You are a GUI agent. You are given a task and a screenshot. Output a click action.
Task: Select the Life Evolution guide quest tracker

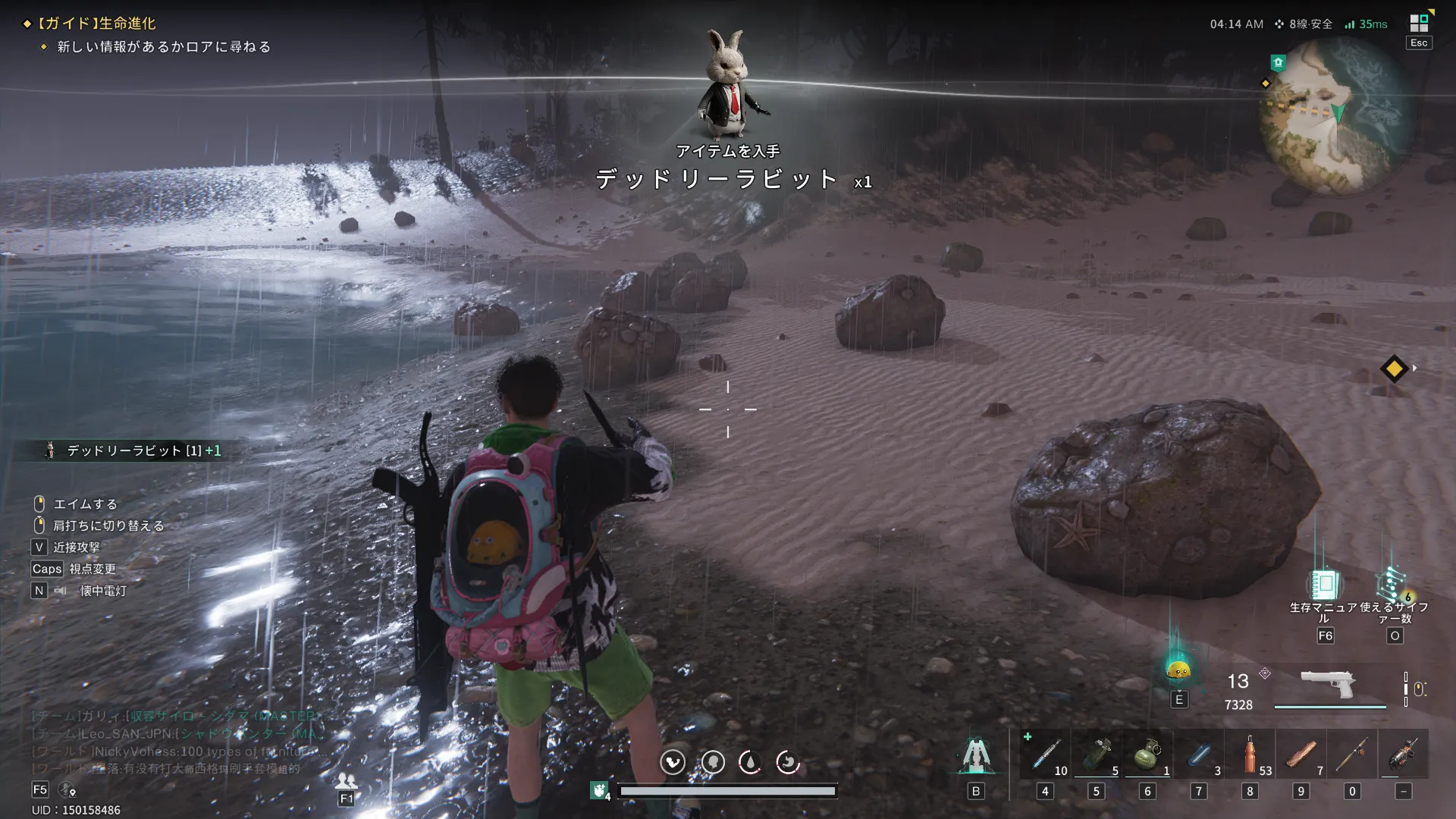coord(97,24)
